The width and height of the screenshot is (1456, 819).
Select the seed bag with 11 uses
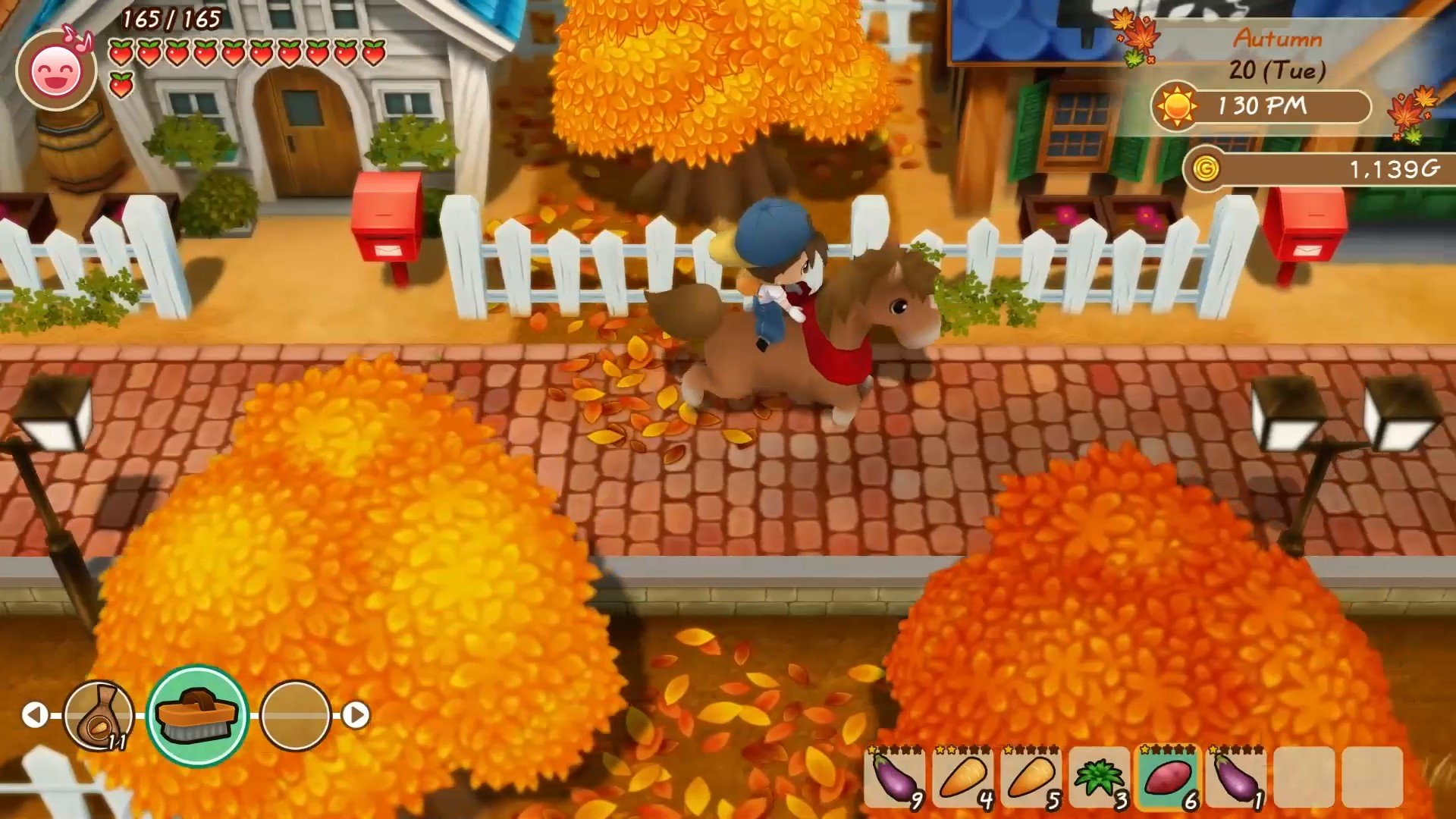pos(98,713)
